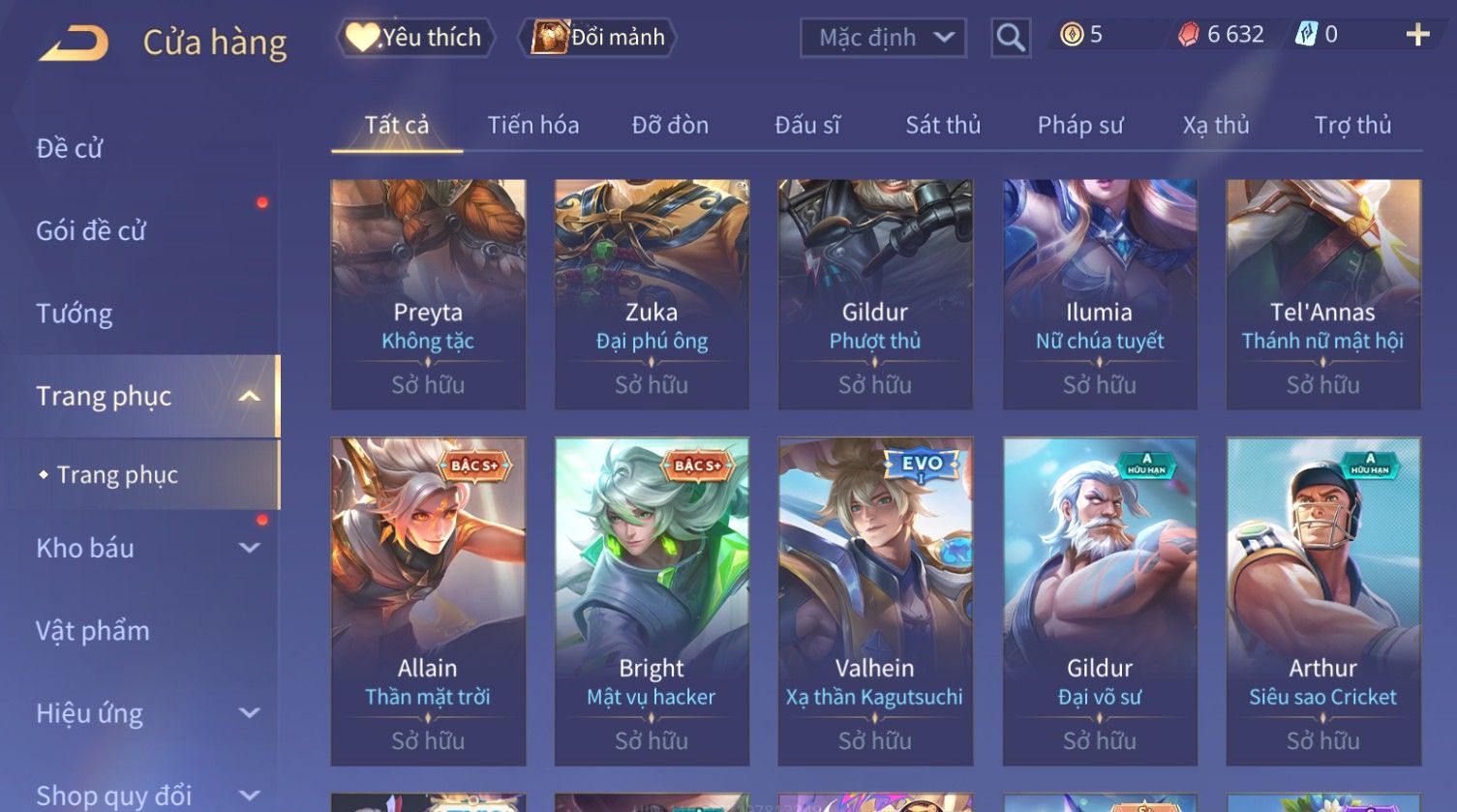Open the Đổi mảnh exchange
Screen dimensions: 1457x812
[x=599, y=38]
